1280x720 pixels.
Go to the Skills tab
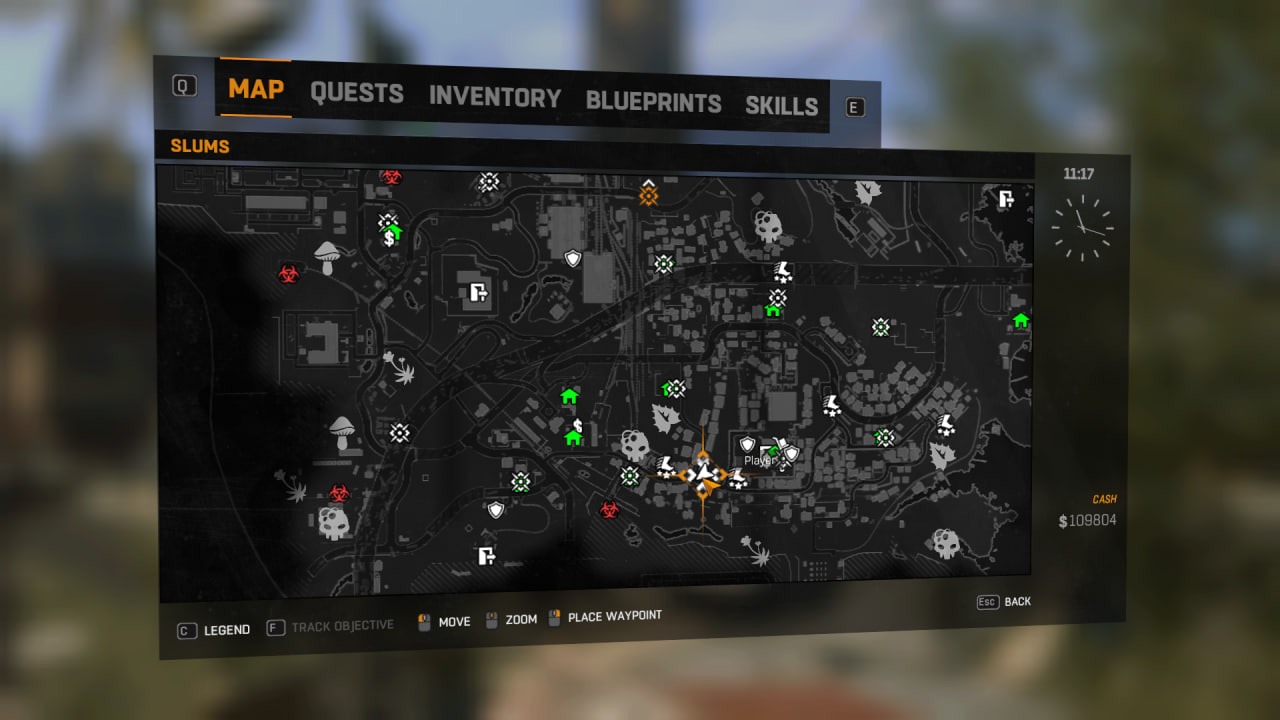(x=781, y=106)
